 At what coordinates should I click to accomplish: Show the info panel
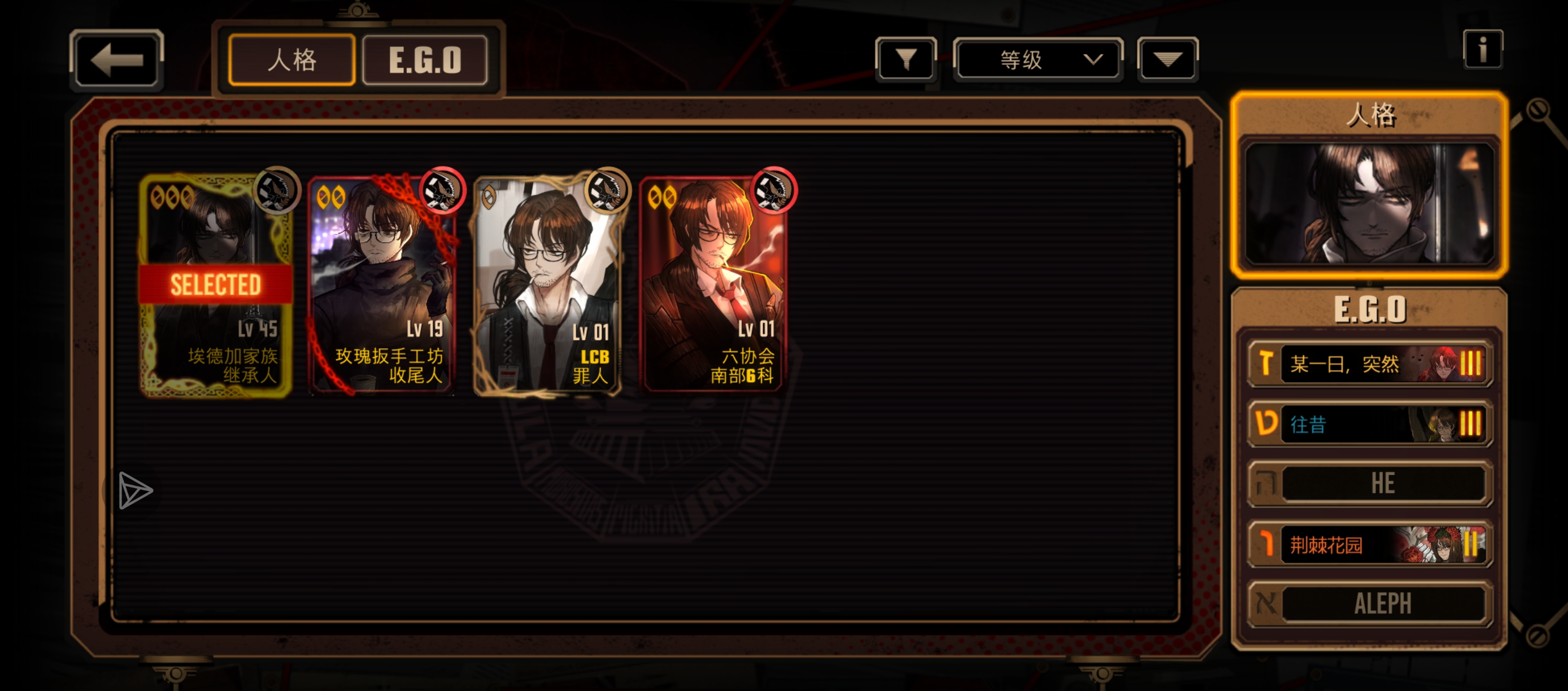[x=1482, y=49]
